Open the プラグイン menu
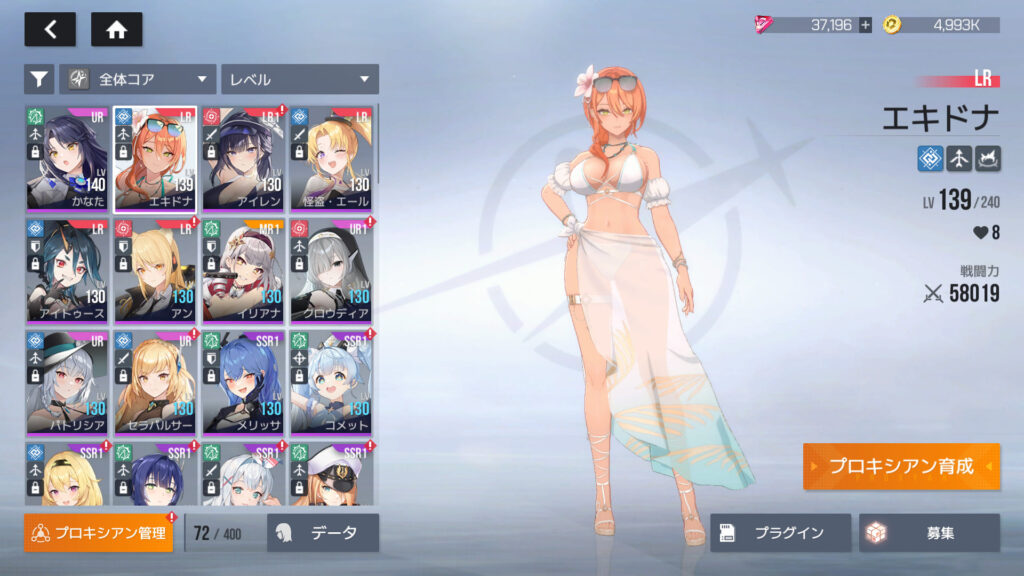 tap(780, 533)
